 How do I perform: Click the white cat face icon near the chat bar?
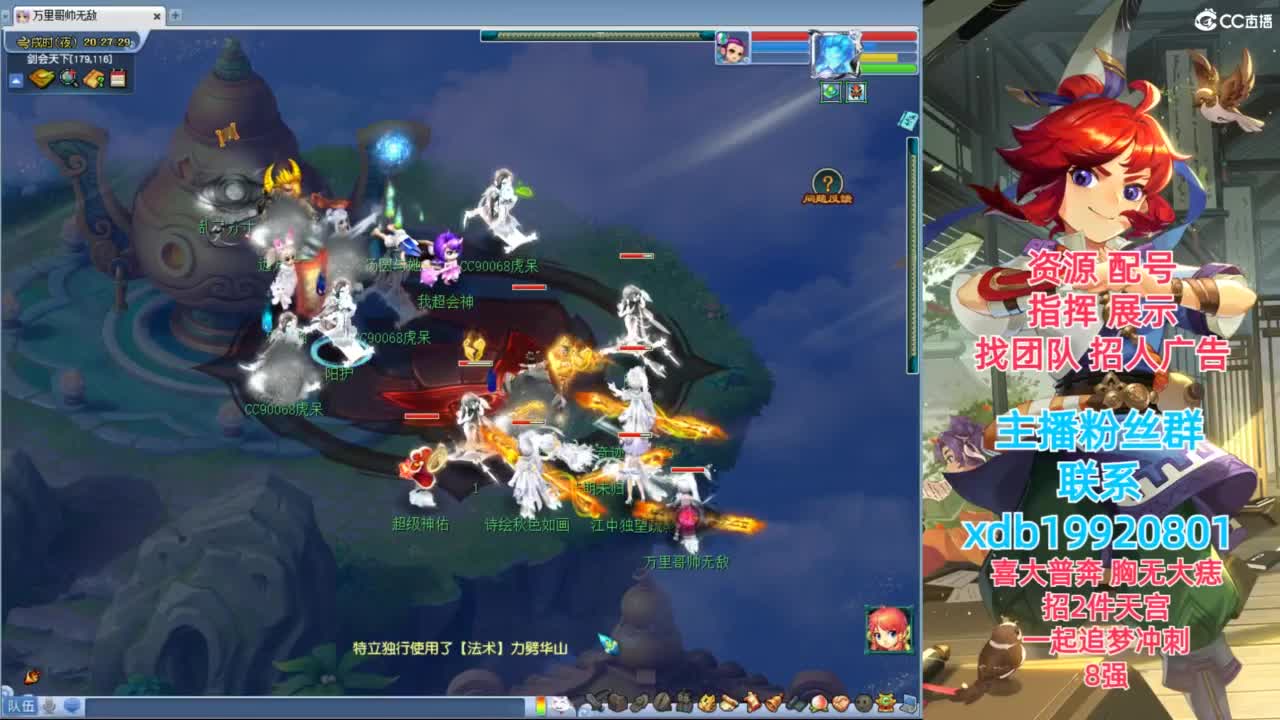pos(561,703)
